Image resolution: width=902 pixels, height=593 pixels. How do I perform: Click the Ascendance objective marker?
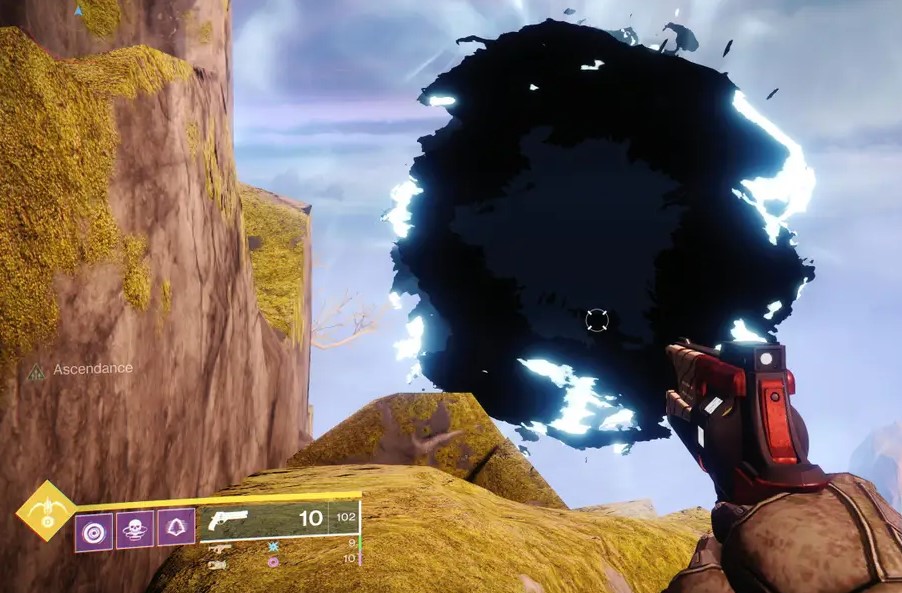pos(37,370)
